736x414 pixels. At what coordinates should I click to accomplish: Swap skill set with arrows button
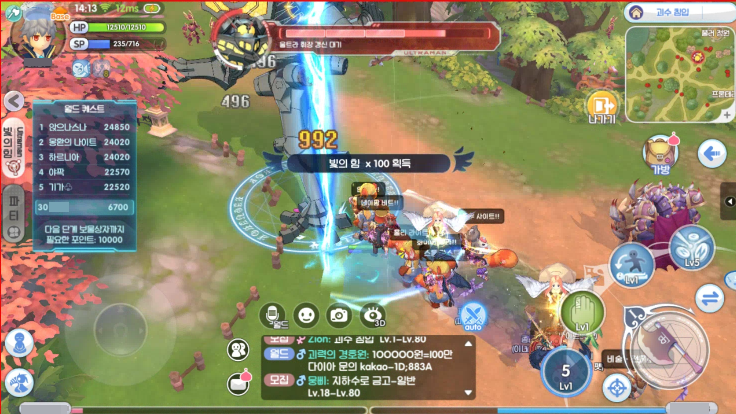tap(709, 297)
